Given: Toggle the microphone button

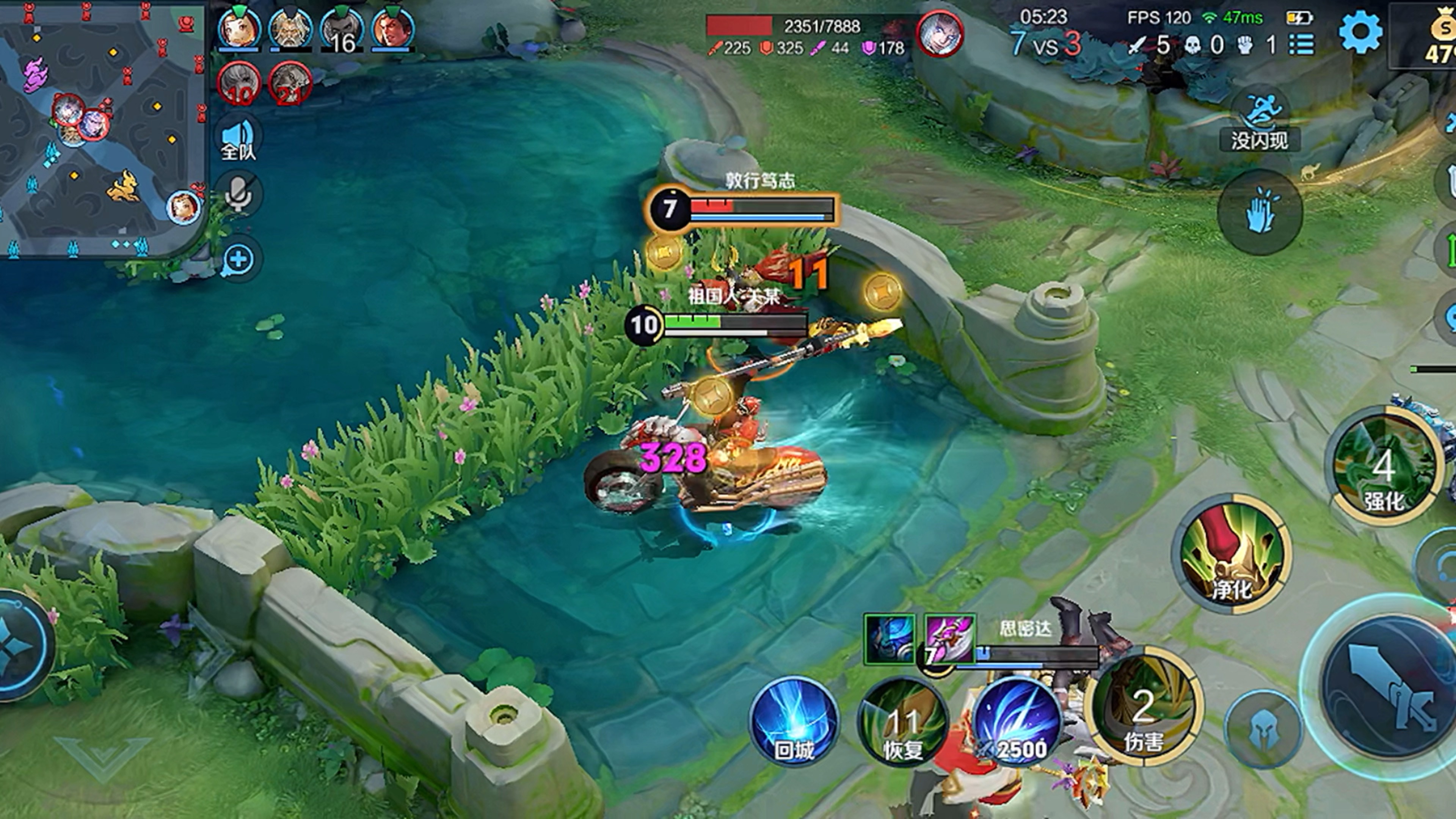Looking at the screenshot, I should tap(238, 194).
